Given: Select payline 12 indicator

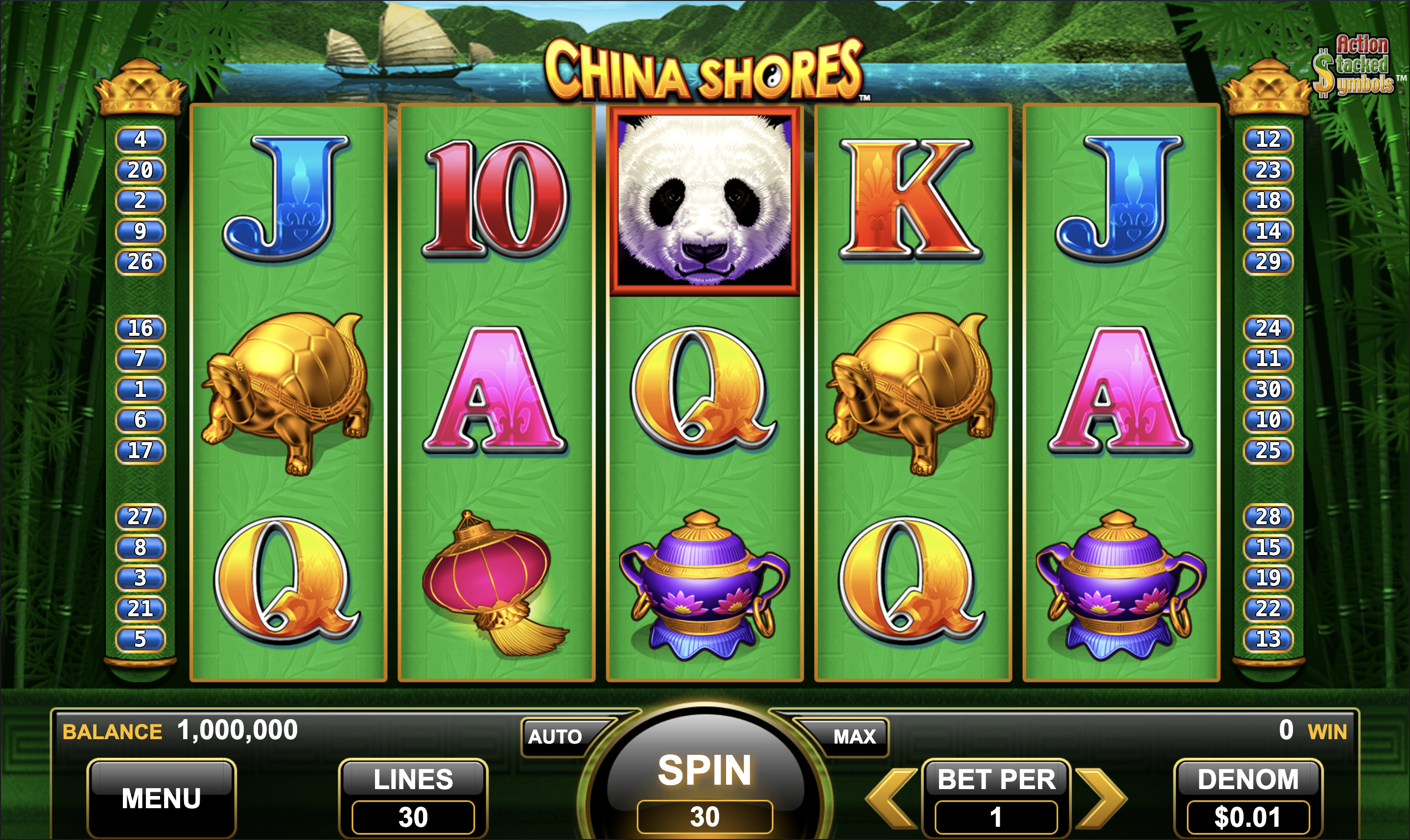Looking at the screenshot, I should [1268, 139].
